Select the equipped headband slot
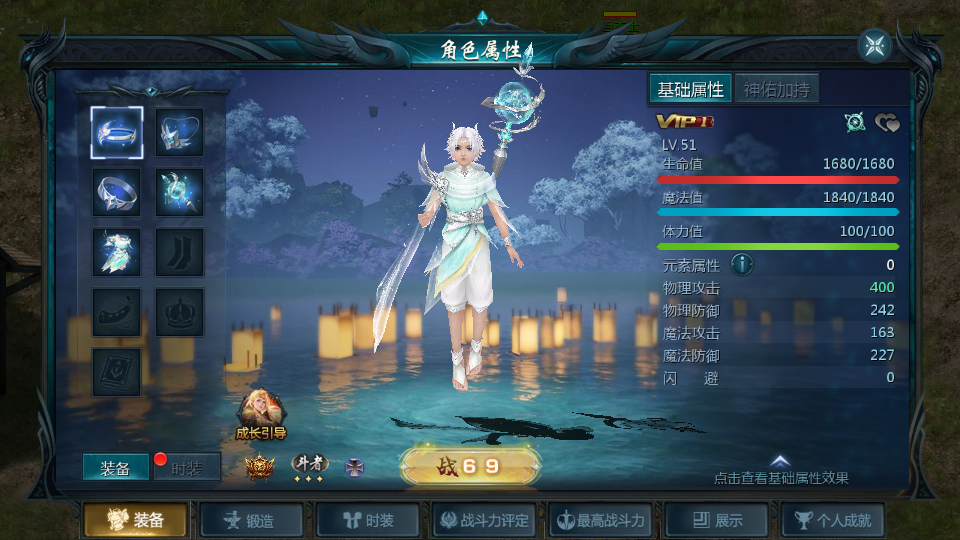Viewport: 960px width, 540px height. [117, 133]
